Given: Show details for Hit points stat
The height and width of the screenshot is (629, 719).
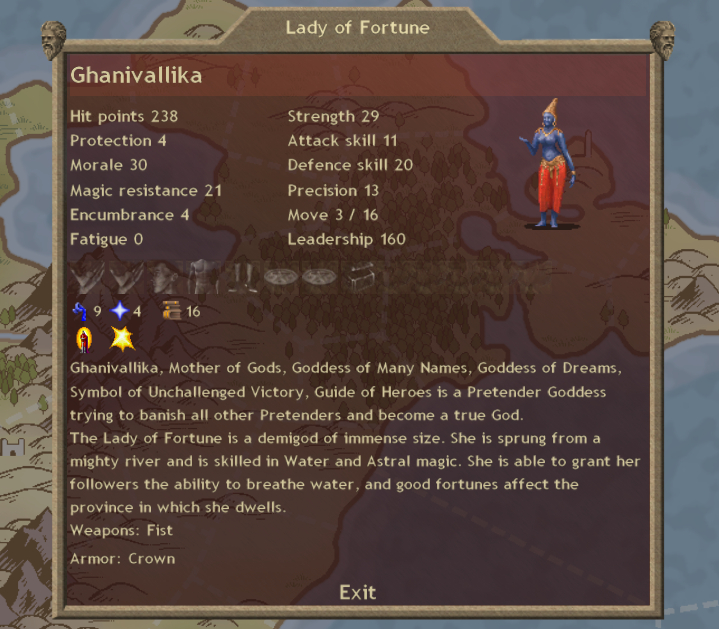Looking at the screenshot, I should (124, 117).
